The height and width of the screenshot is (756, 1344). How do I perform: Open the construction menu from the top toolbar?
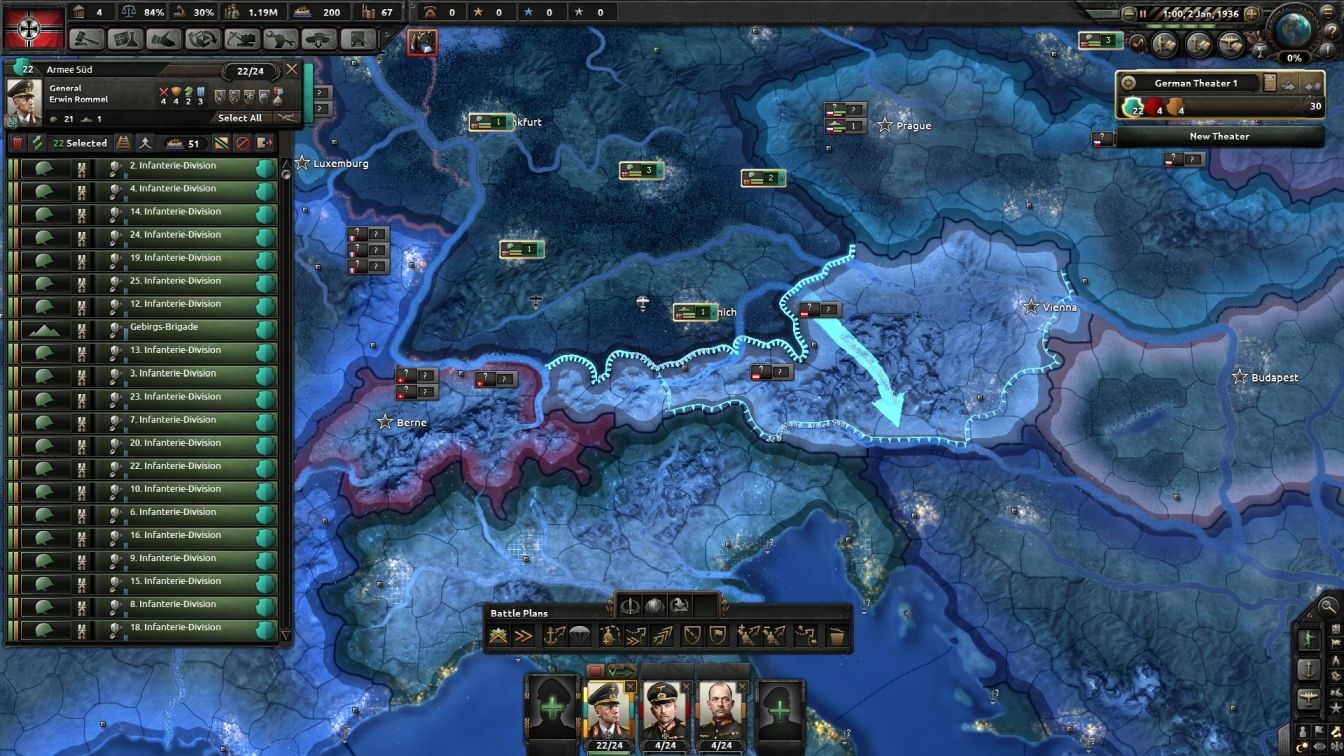pos(242,40)
